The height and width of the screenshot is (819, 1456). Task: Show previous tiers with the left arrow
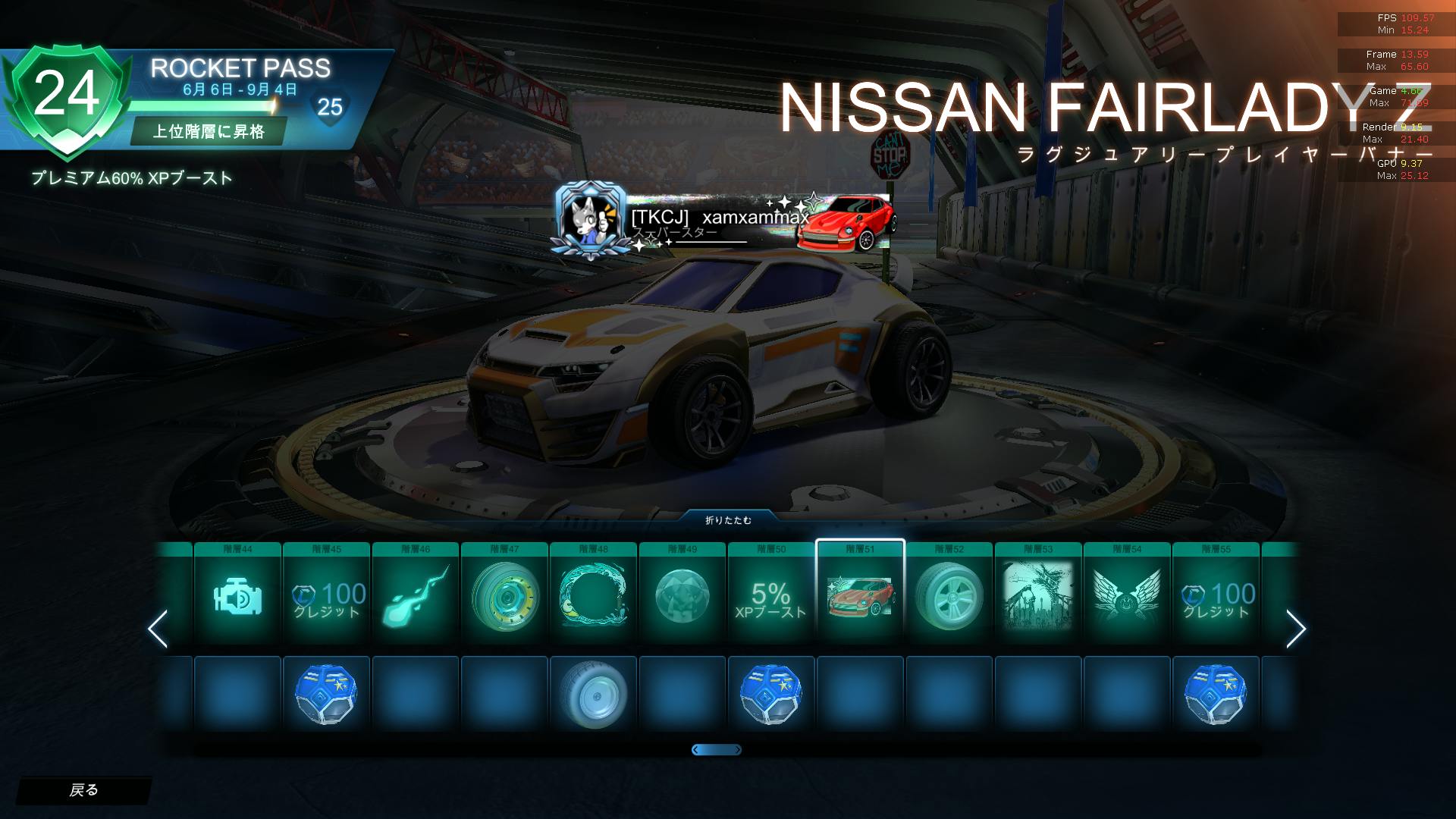[158, 629]
